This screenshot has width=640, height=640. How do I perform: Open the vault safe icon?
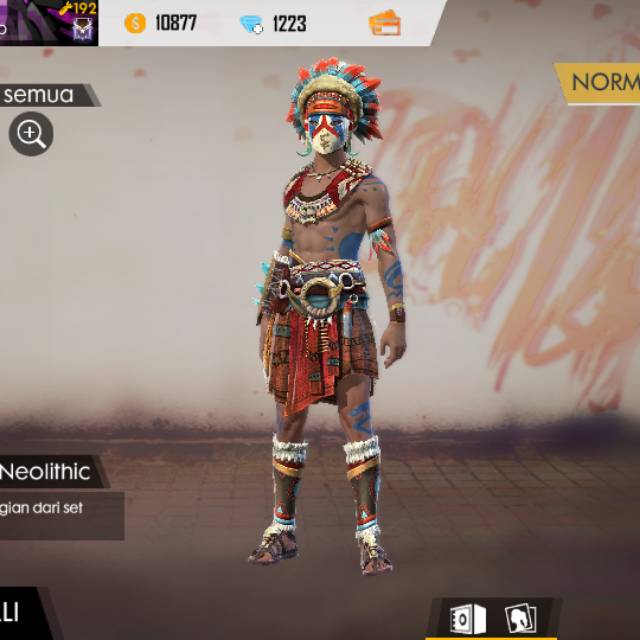tap(466, 618)
